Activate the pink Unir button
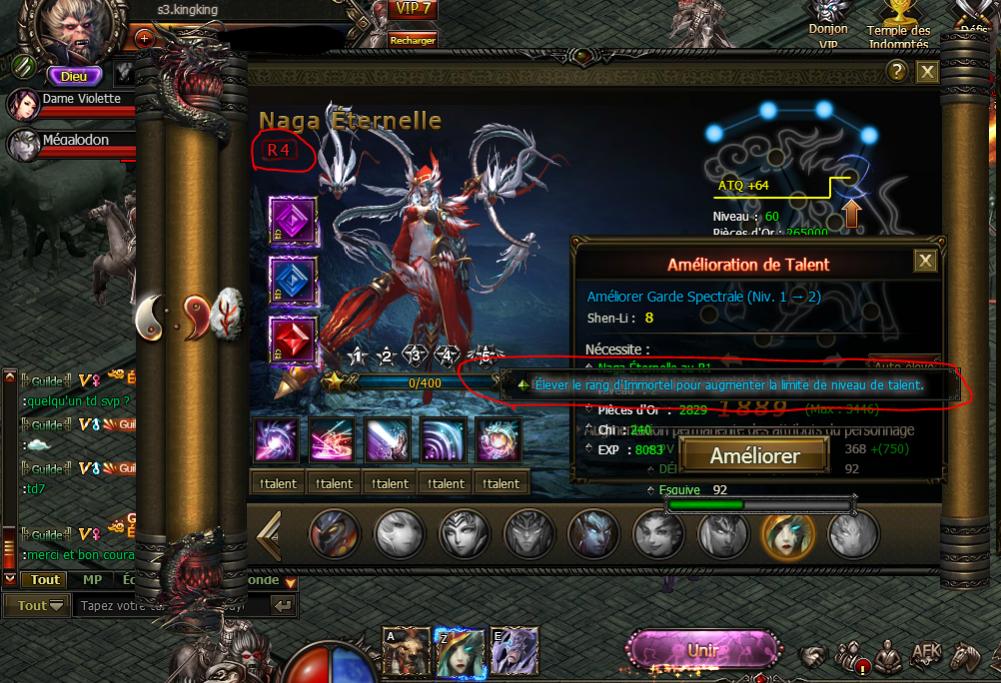1001x683 pixels. [x=703, y=650]
